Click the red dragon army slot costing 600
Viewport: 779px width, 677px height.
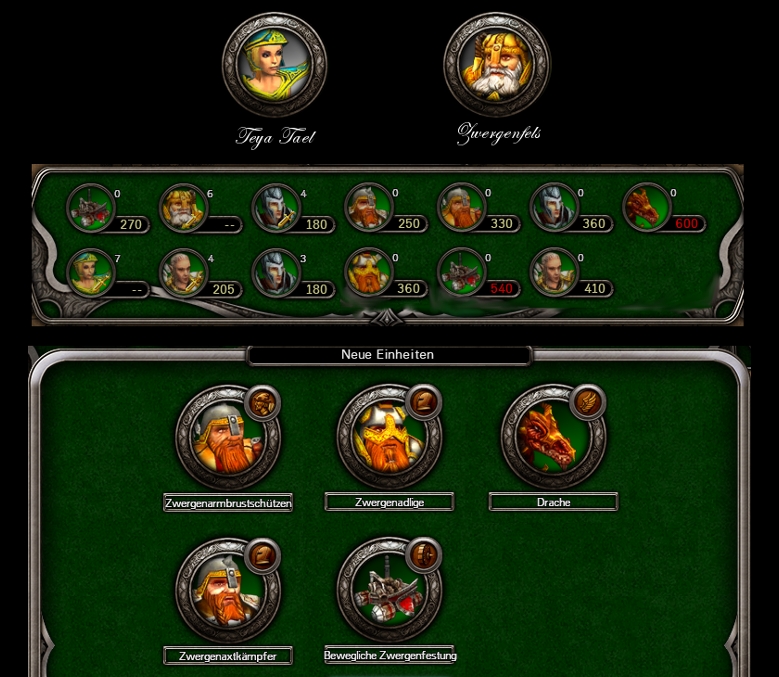[x=647, y=208]
